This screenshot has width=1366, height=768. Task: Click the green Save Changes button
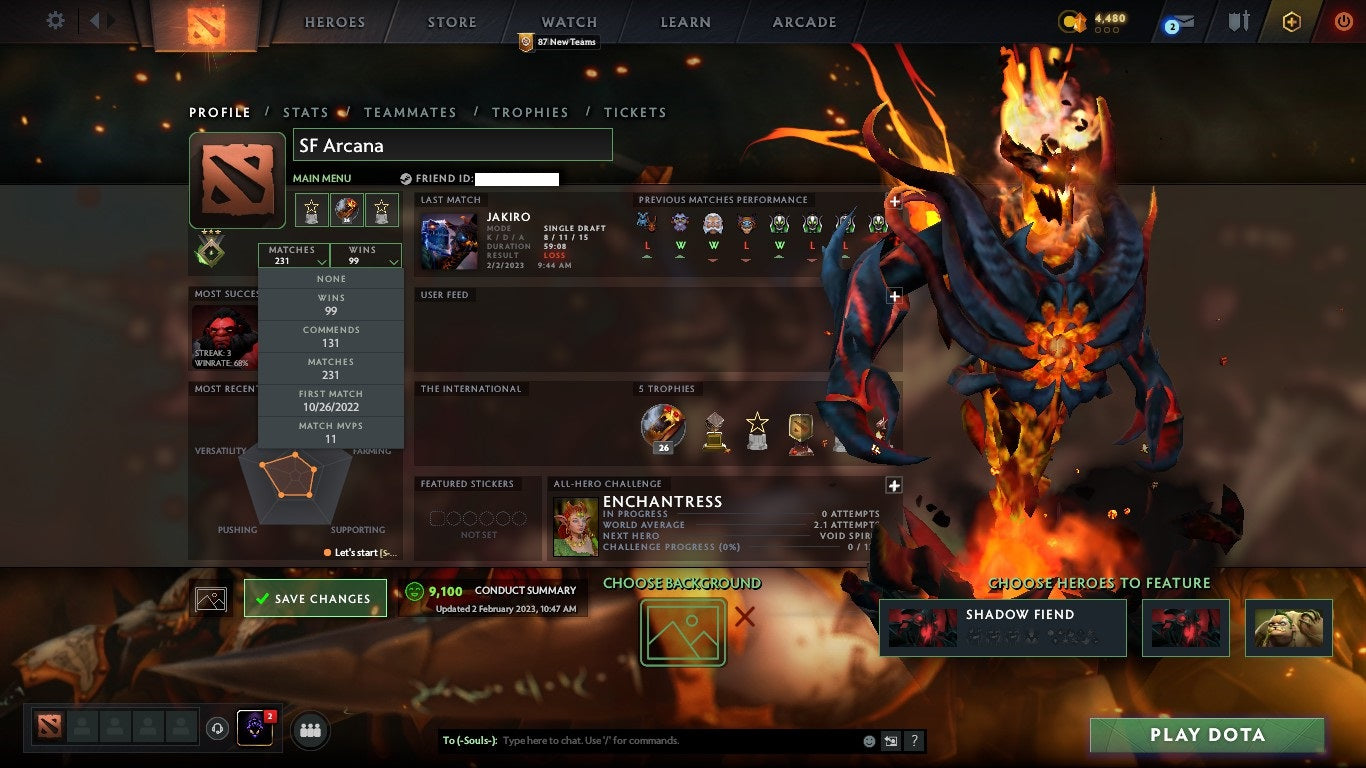click(x=315, y=598)
